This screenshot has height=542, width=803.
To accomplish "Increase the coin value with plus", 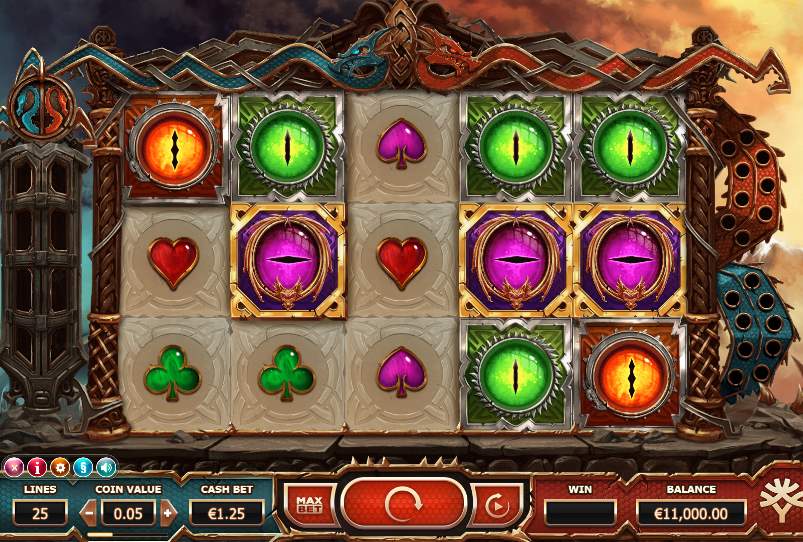I will tap(167, 513).
